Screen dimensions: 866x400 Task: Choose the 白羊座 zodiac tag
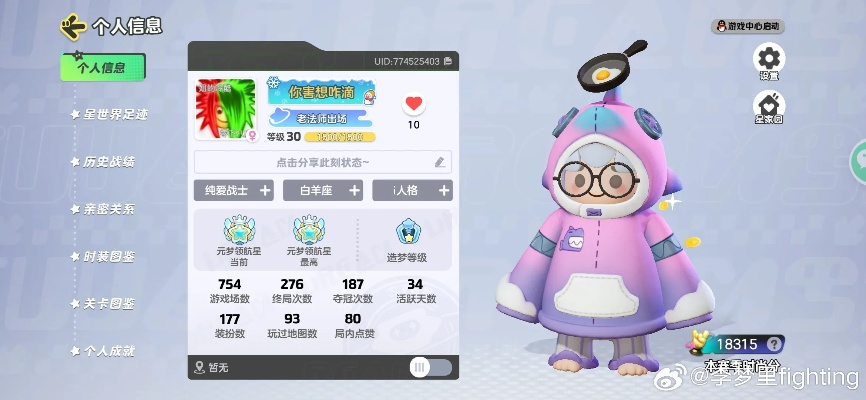(322, 190)
